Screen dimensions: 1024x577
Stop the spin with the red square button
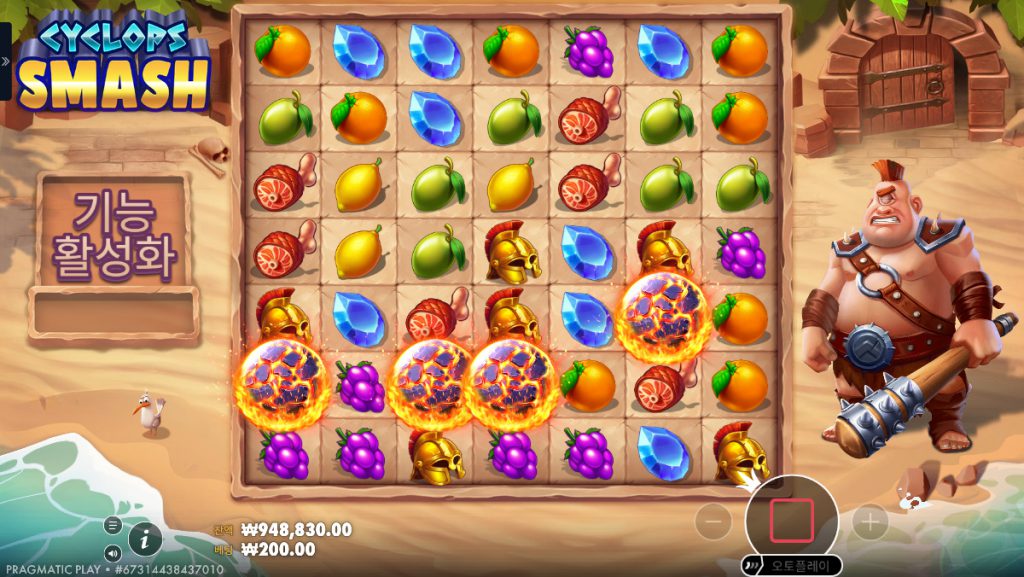pos(791,521)
